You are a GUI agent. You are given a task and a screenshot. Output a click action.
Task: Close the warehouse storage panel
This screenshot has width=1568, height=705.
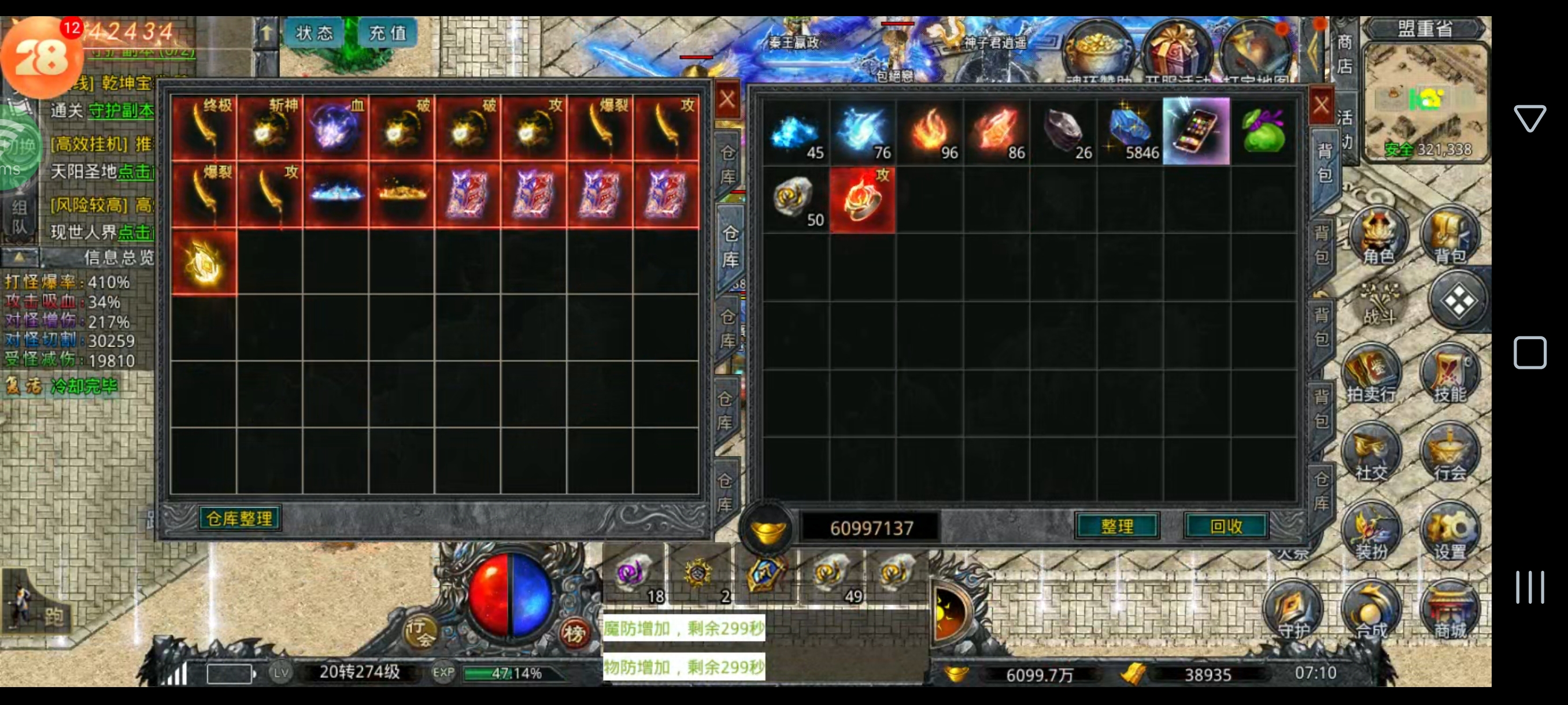click(727, 99)
